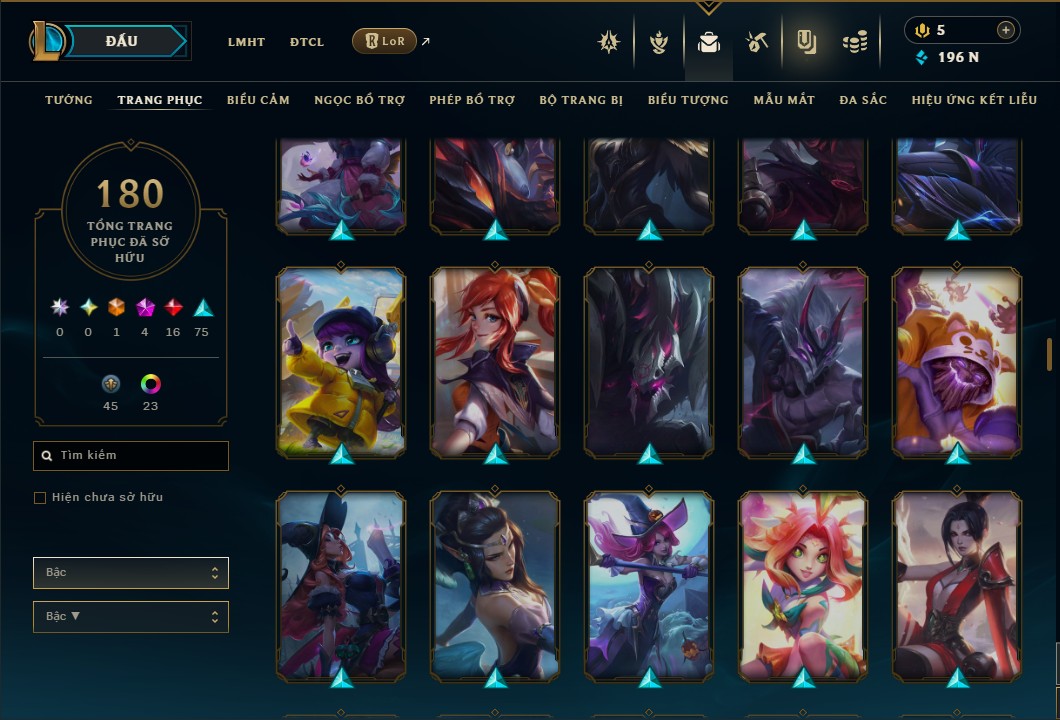This screenshot has width=1060, height=720.
Task: Switch to the MẪU MẮT tab
Action: [x=784, y=100]
